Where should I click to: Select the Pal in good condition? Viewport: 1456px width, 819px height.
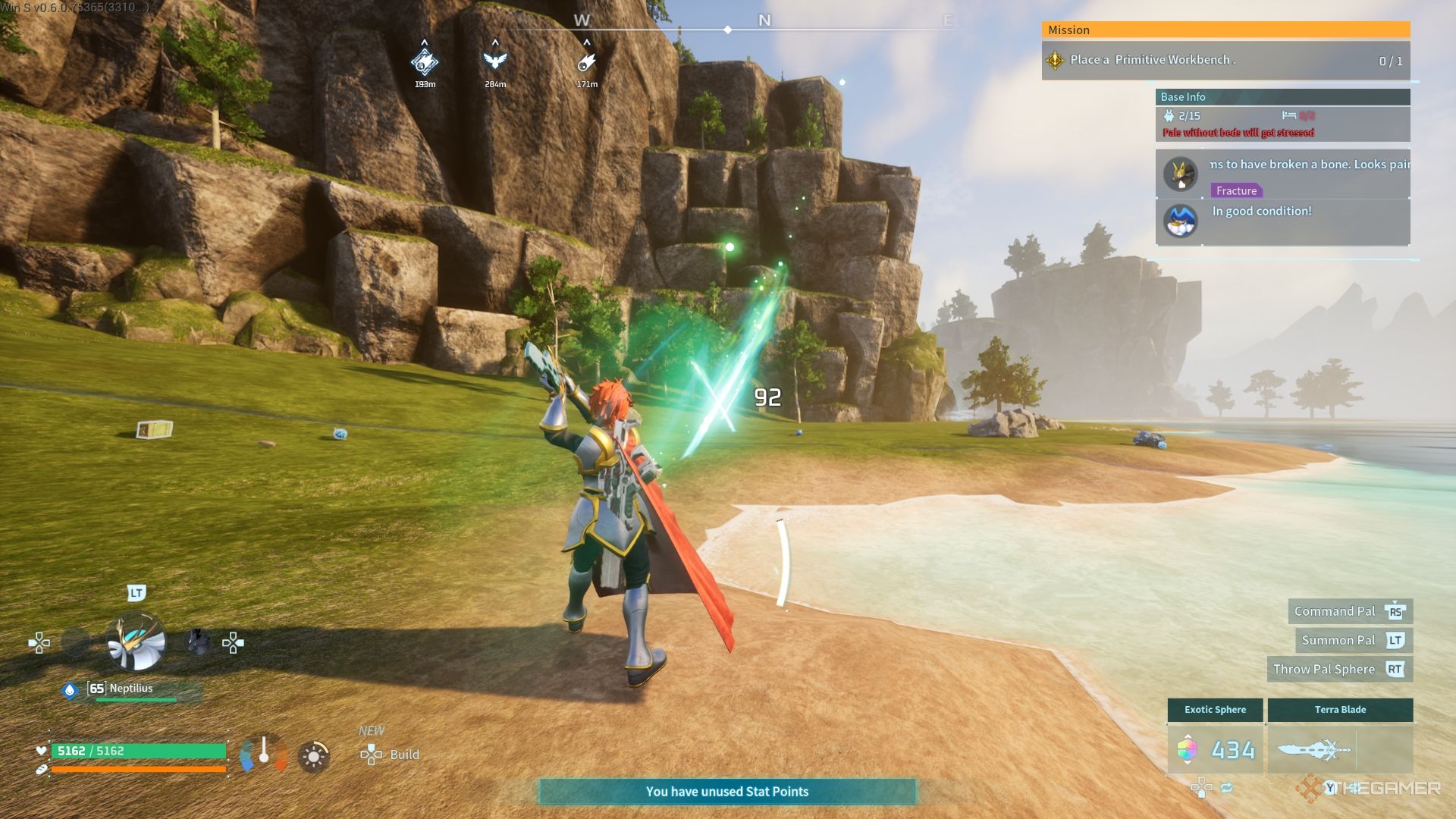click(x=1181, y=221)
